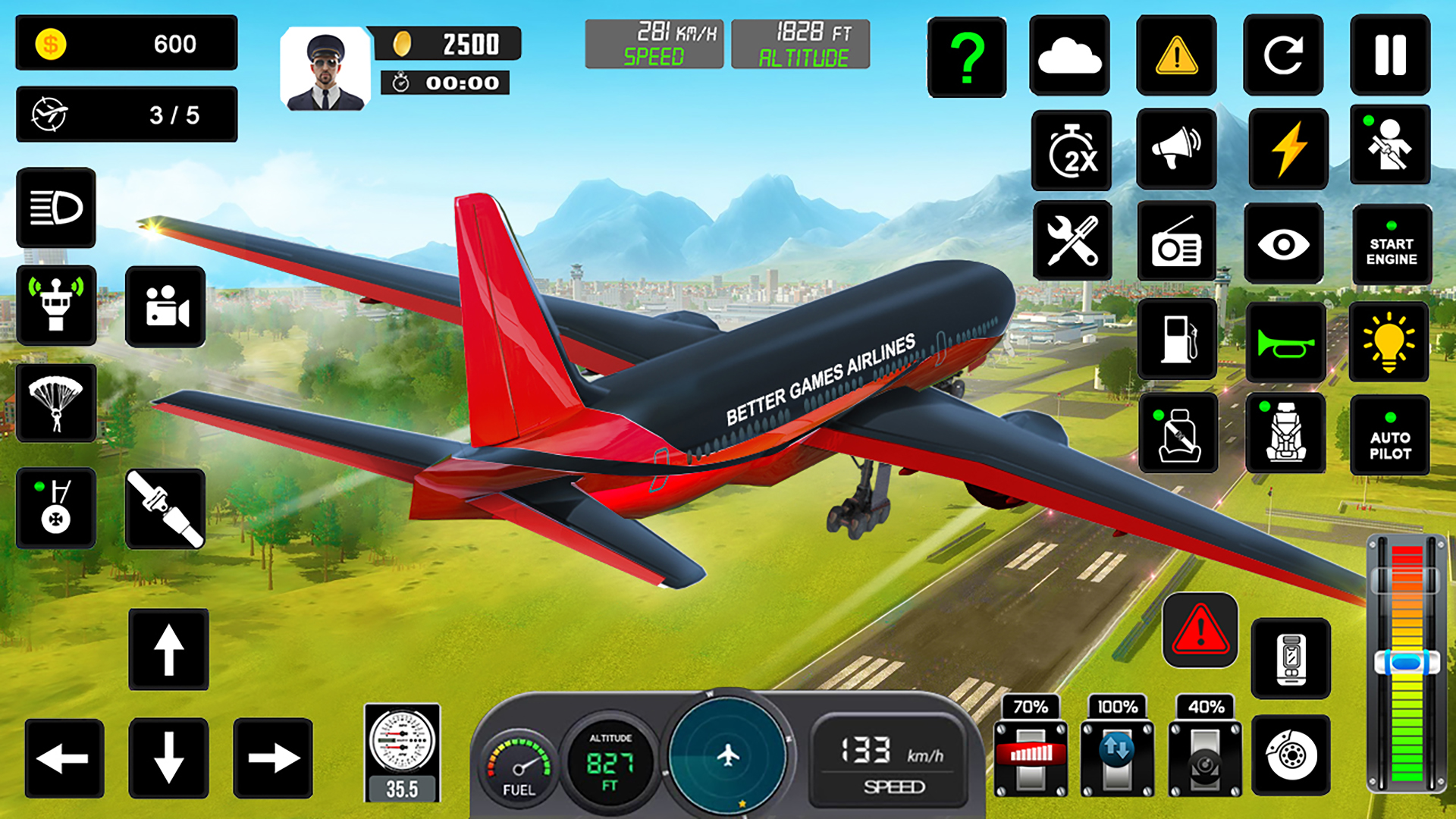
Task: Refuel using the fuel pump icon
Action: click(x=1177, y=341)
